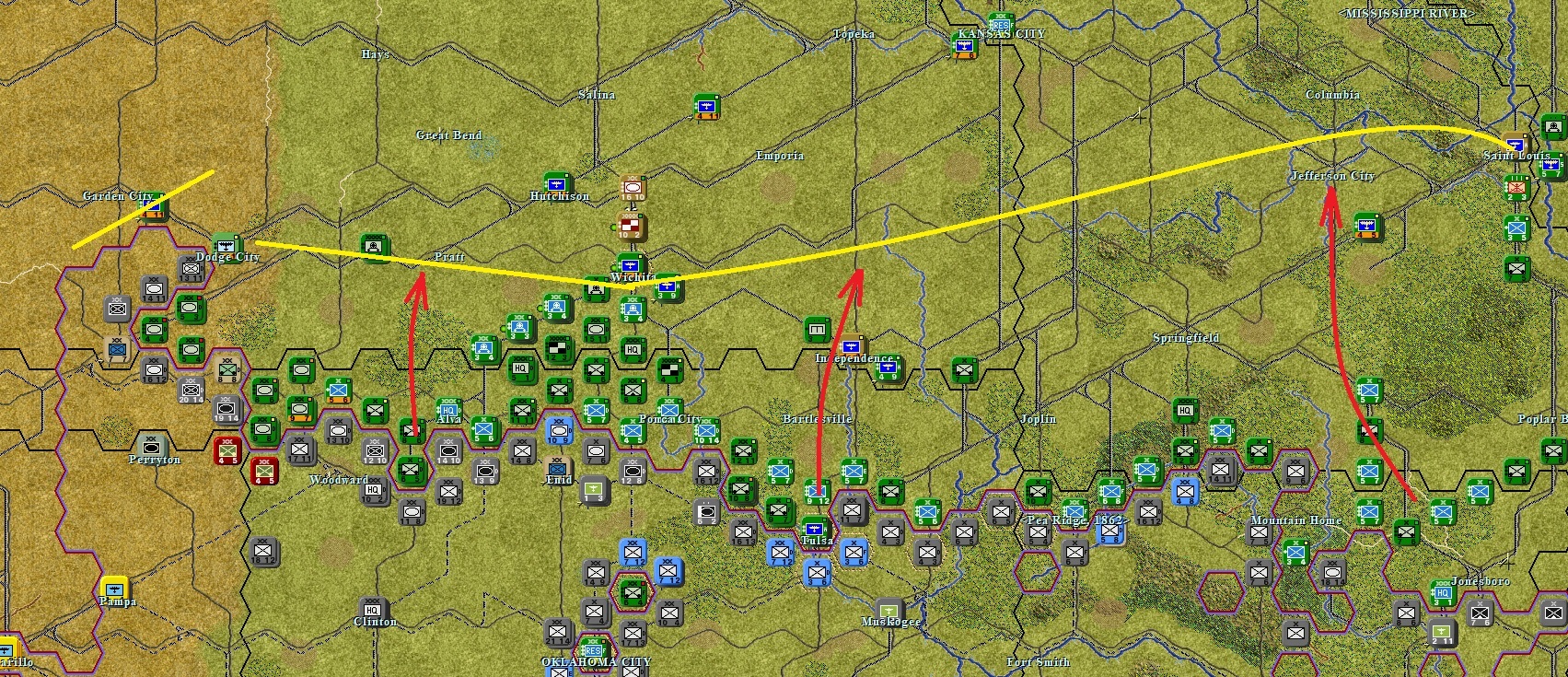Select the HQ unit south of Wichita

[x=632, y=349]
